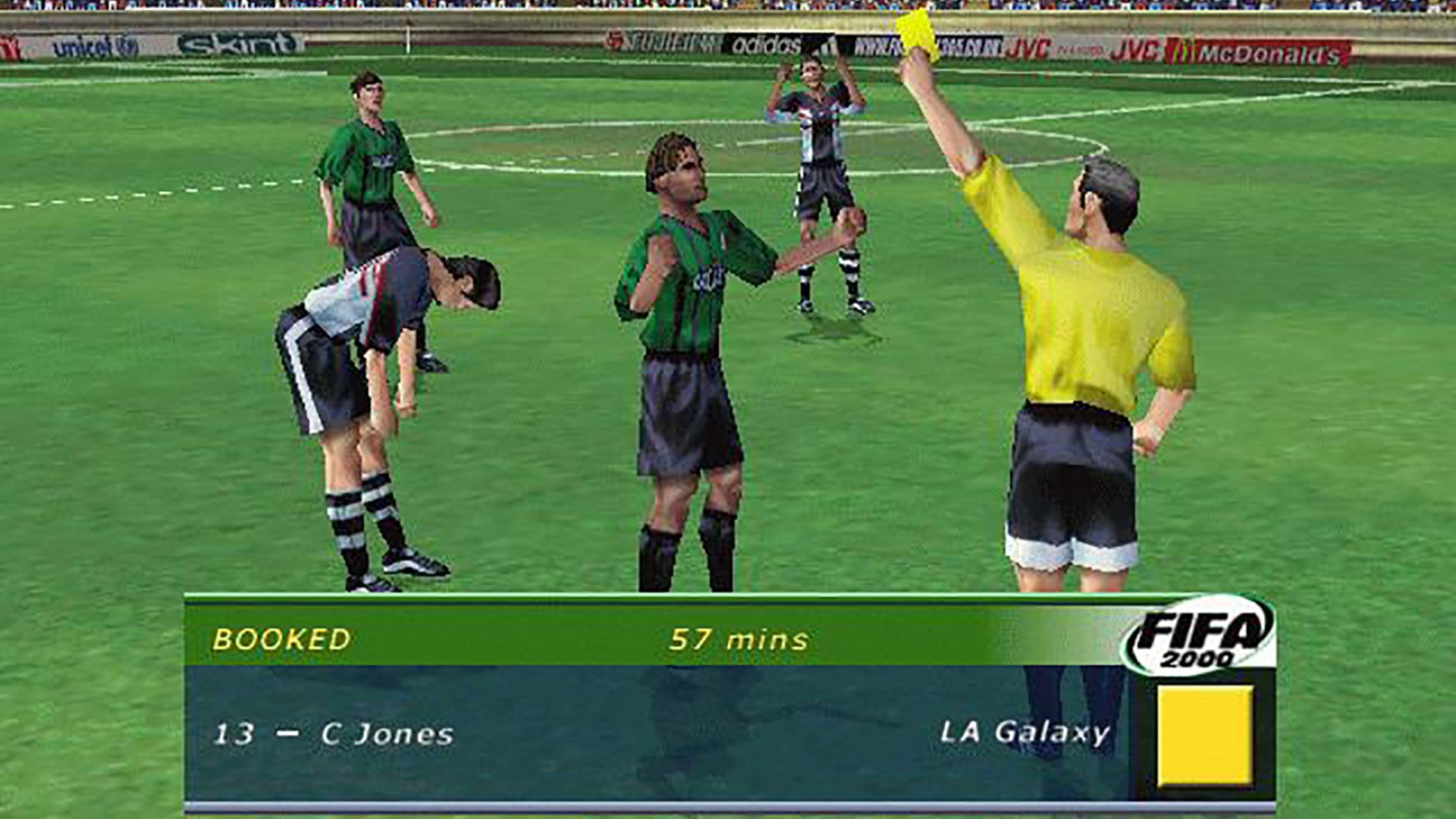Image resolution: width=1456 pixels, height=819 pixels.
Task: Click the yellow card held by the referee
Action: coord(918,34)
